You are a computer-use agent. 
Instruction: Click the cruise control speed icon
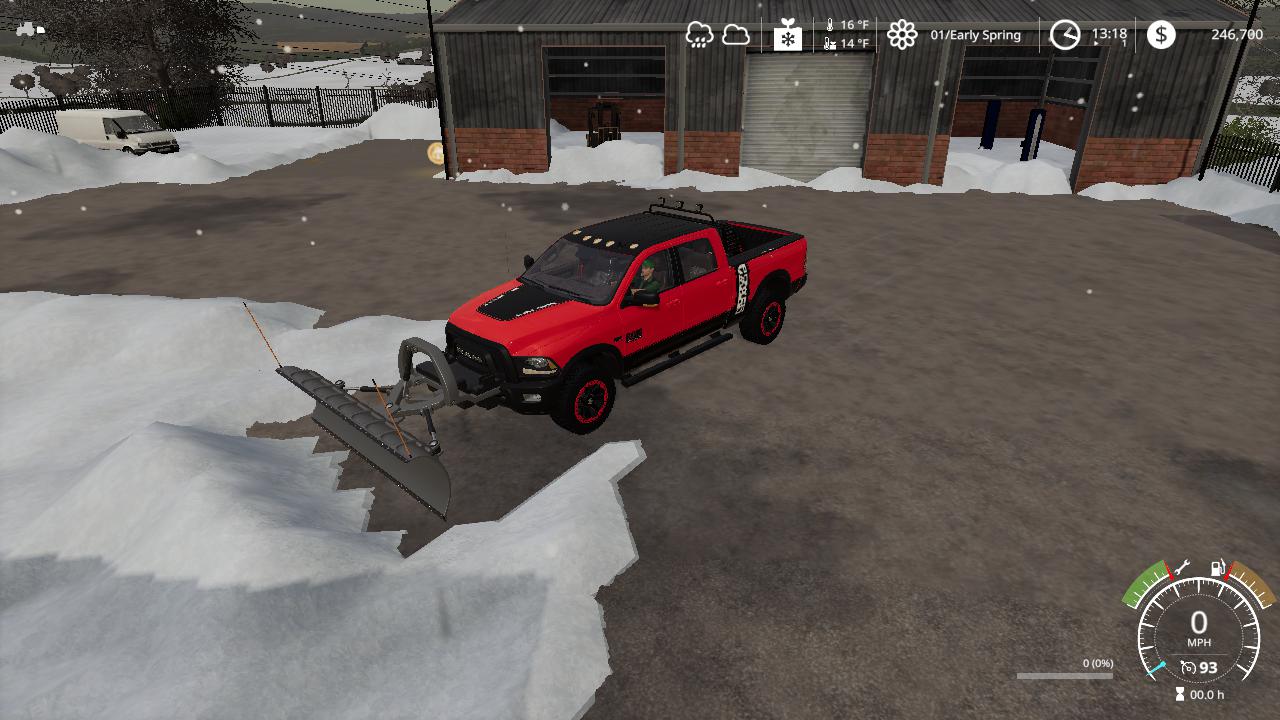1188,667
